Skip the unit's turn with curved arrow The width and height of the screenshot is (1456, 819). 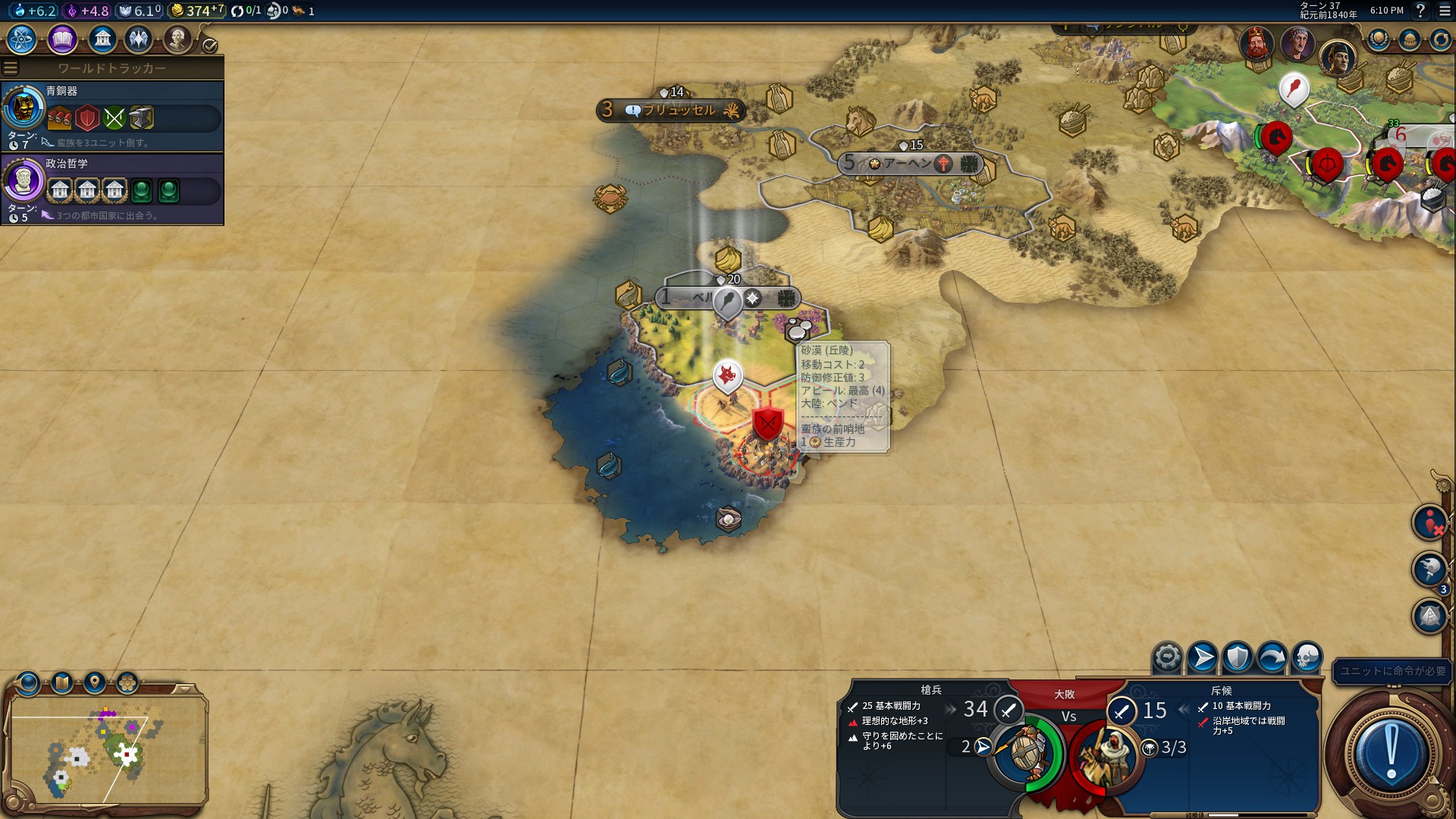[1272, 657]
